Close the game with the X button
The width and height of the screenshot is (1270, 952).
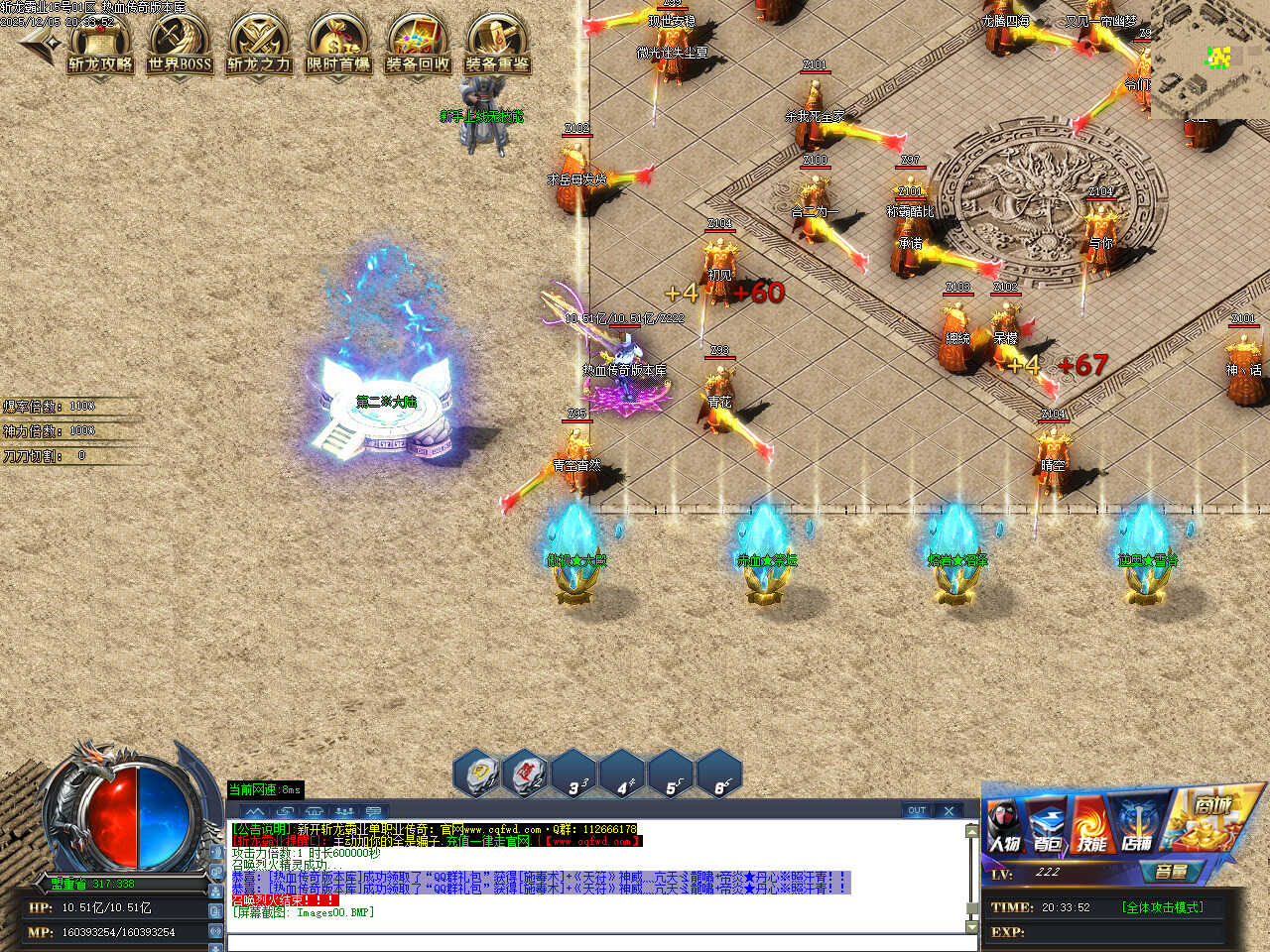click(x=949, y=810)
